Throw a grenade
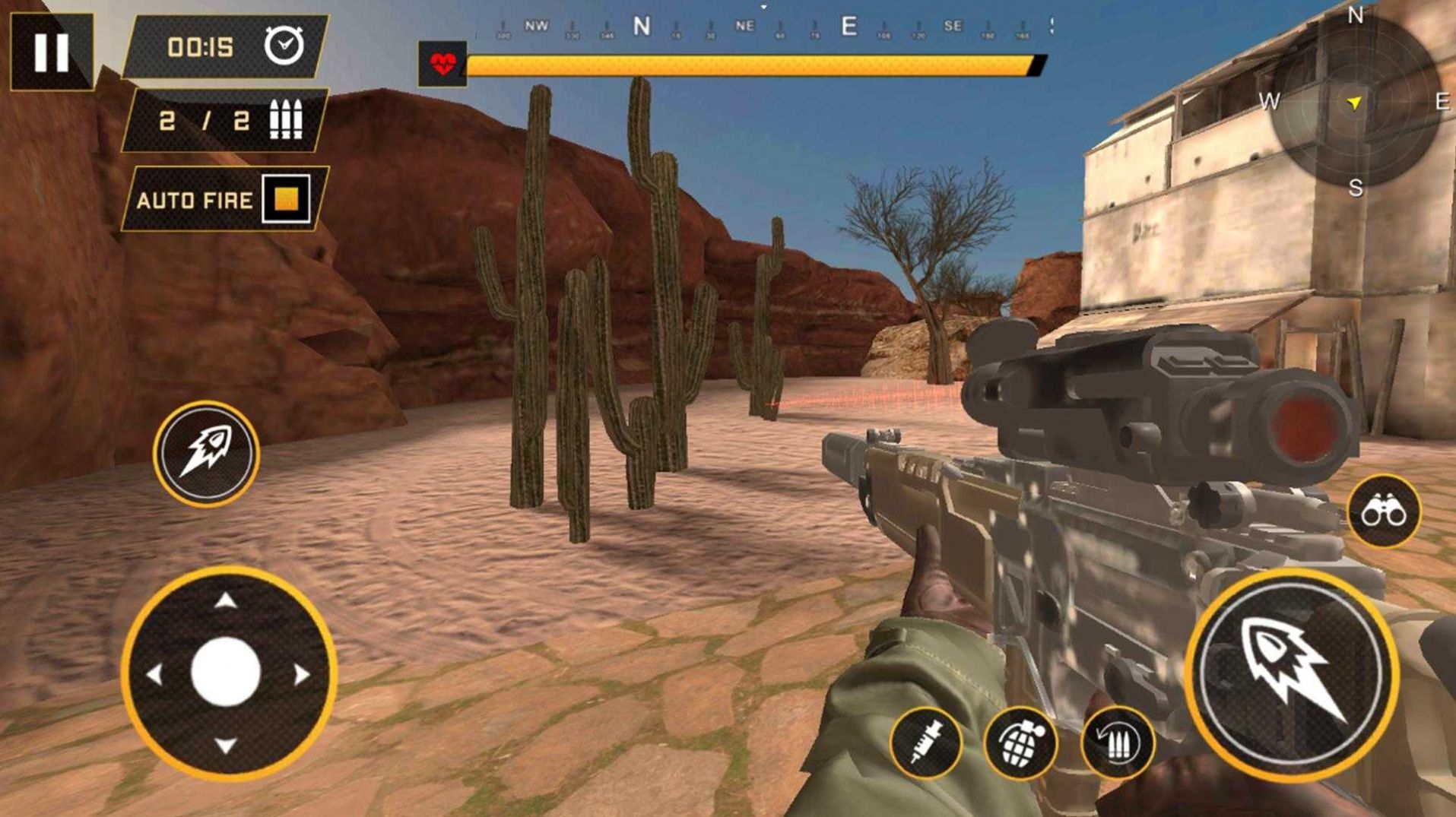 [x=1020, y=743]
